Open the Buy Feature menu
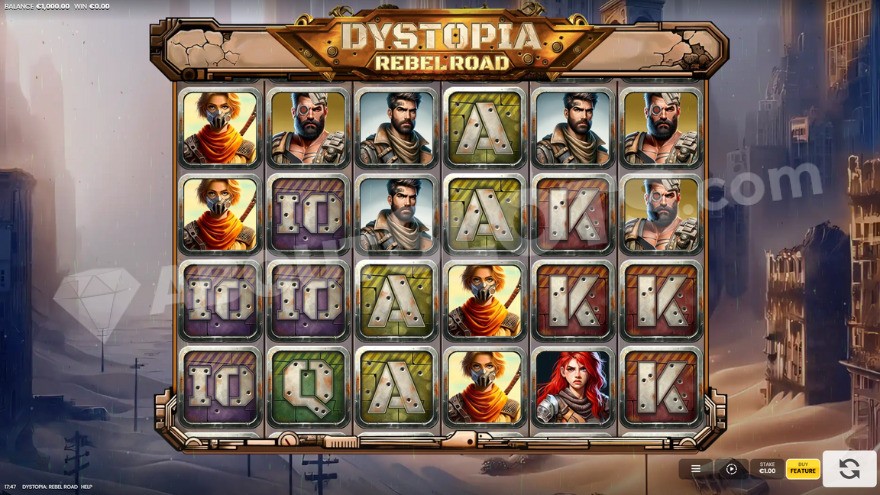This screenshot has width=880, height=495. coord(802,468)
